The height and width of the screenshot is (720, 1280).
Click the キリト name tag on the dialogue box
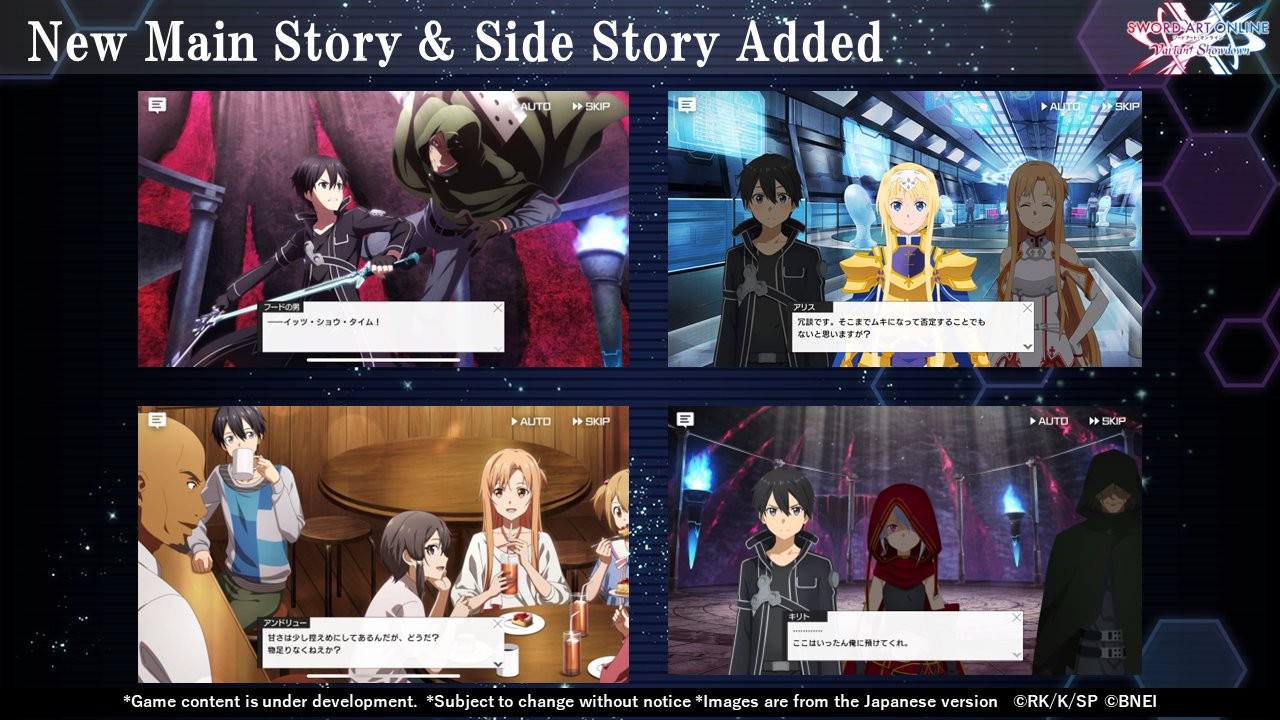(x=797, y=618)
